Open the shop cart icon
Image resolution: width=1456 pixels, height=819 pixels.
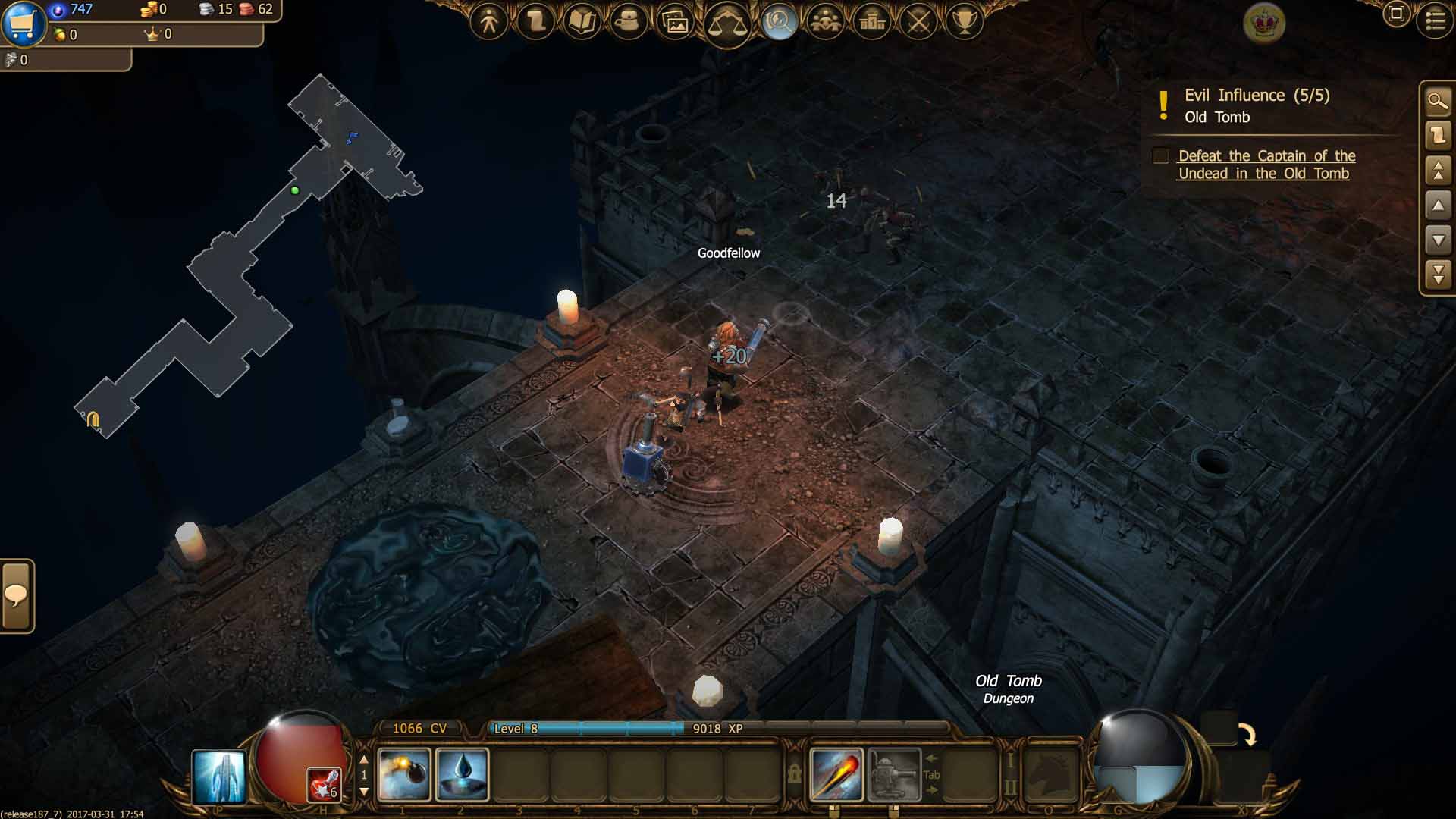[x=24, y=23]
